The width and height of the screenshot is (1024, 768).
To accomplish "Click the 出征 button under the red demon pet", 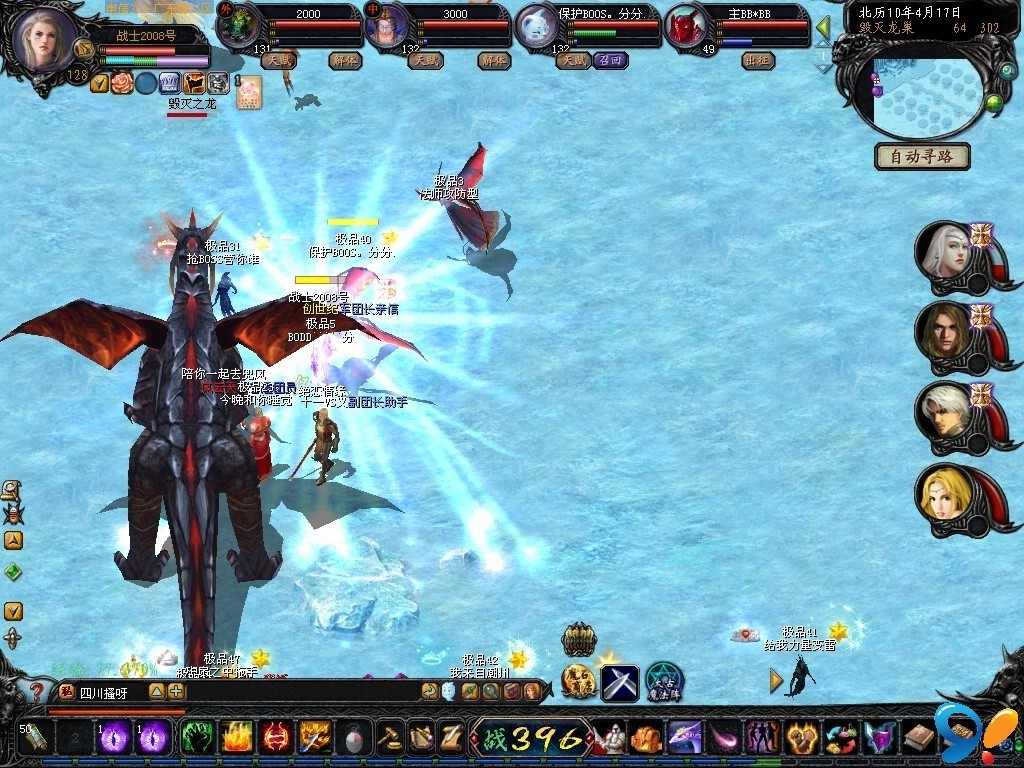I will coord(758,60).
